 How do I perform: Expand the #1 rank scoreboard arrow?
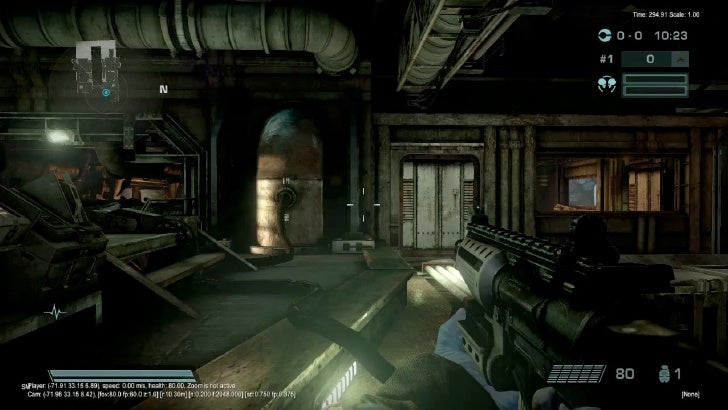coord(680,59)
